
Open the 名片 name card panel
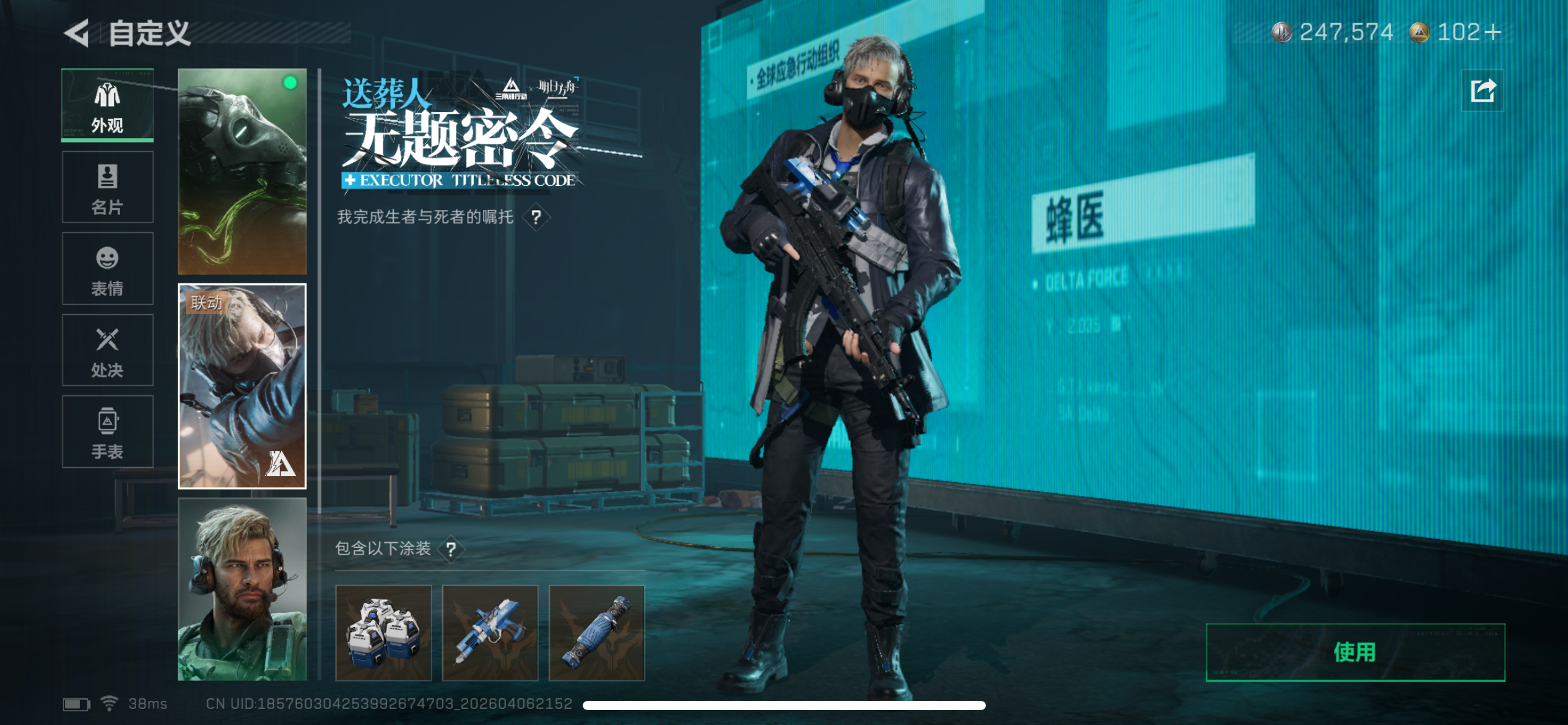(x=107, y=186)
